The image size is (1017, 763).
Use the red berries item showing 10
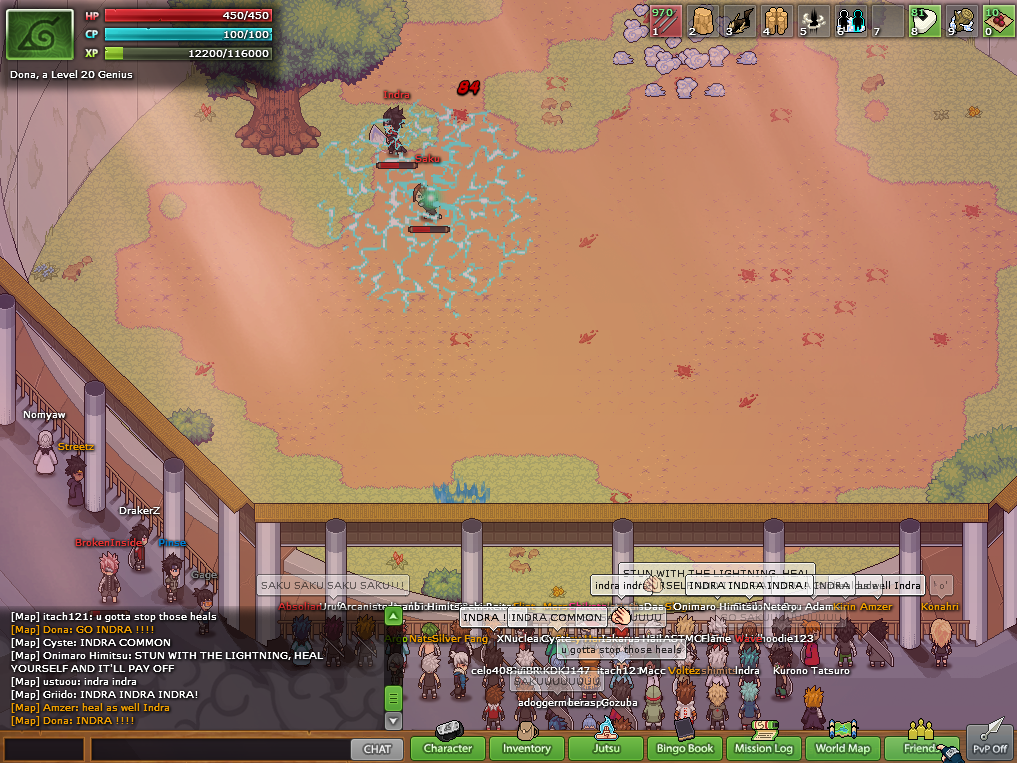[997, 21]
